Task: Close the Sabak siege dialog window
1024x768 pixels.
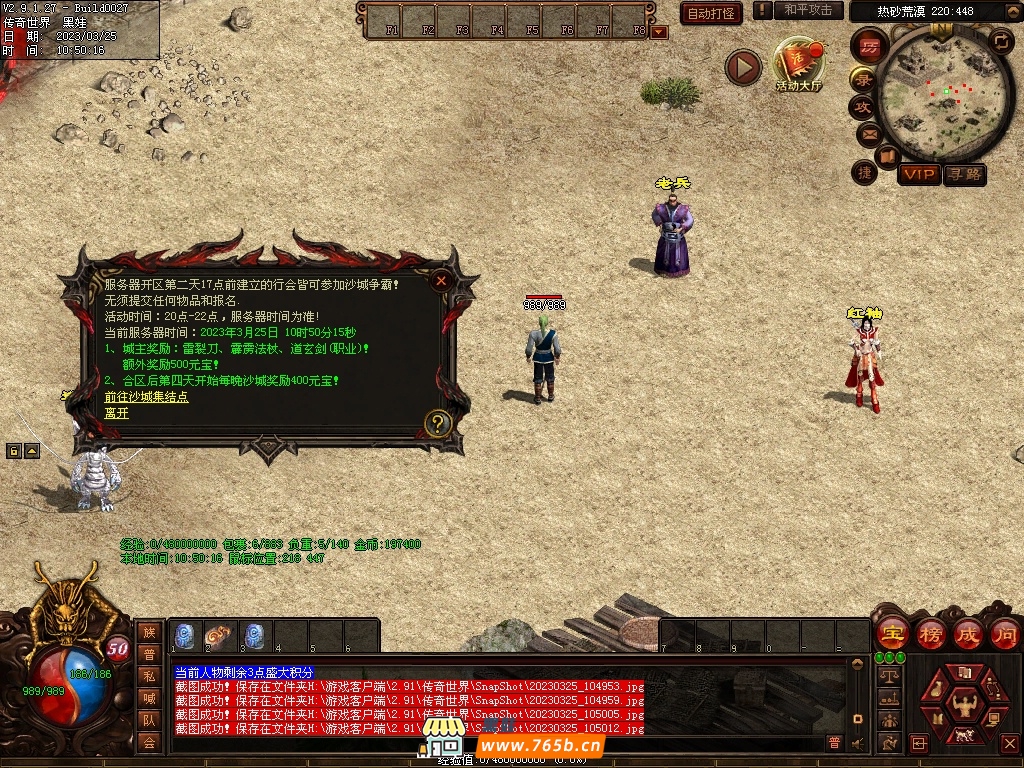Action: (441, 281)
